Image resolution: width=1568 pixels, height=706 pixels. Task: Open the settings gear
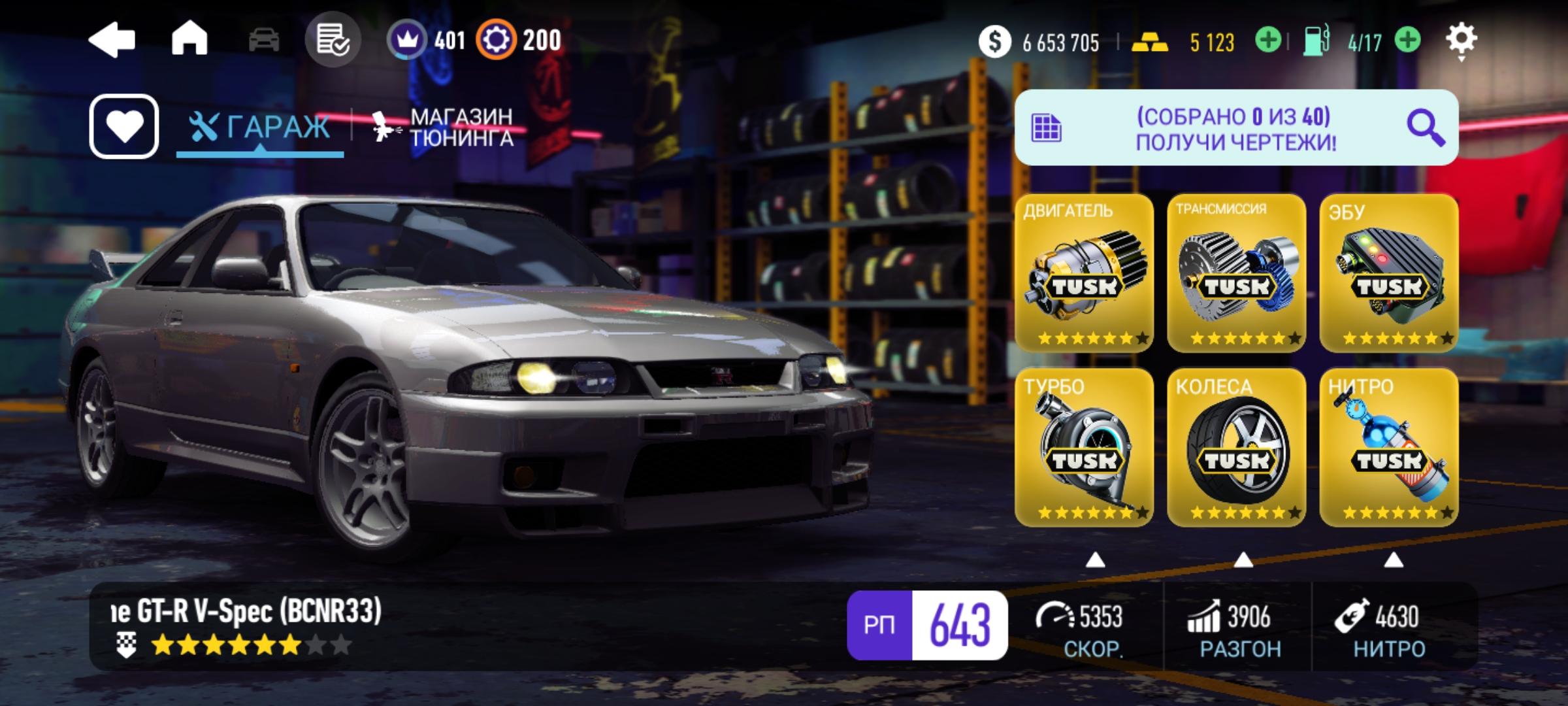click(x=1461, y=41)
